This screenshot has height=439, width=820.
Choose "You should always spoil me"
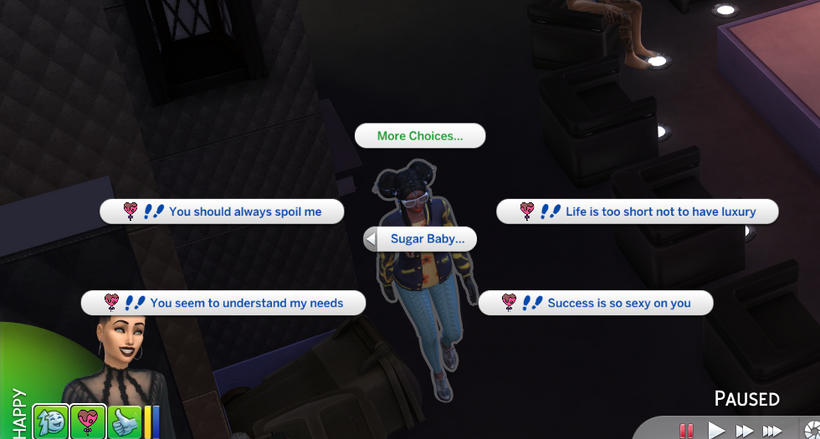click(222, 211)
